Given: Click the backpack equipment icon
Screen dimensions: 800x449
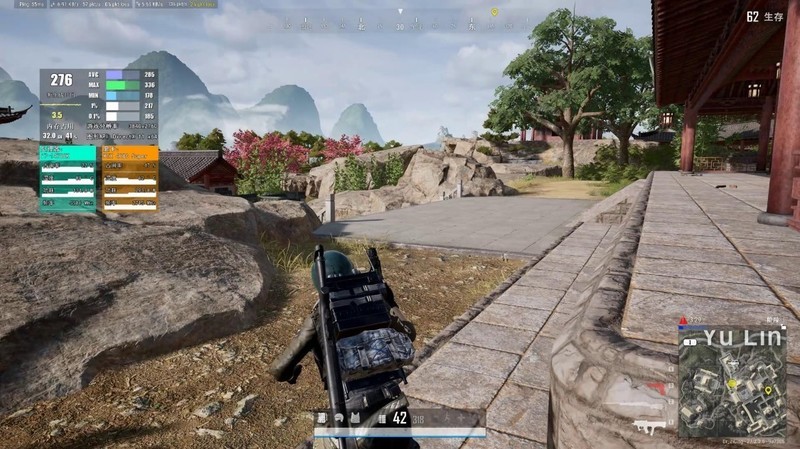Looking at the screenshot, I should click(x=322, y=418).
